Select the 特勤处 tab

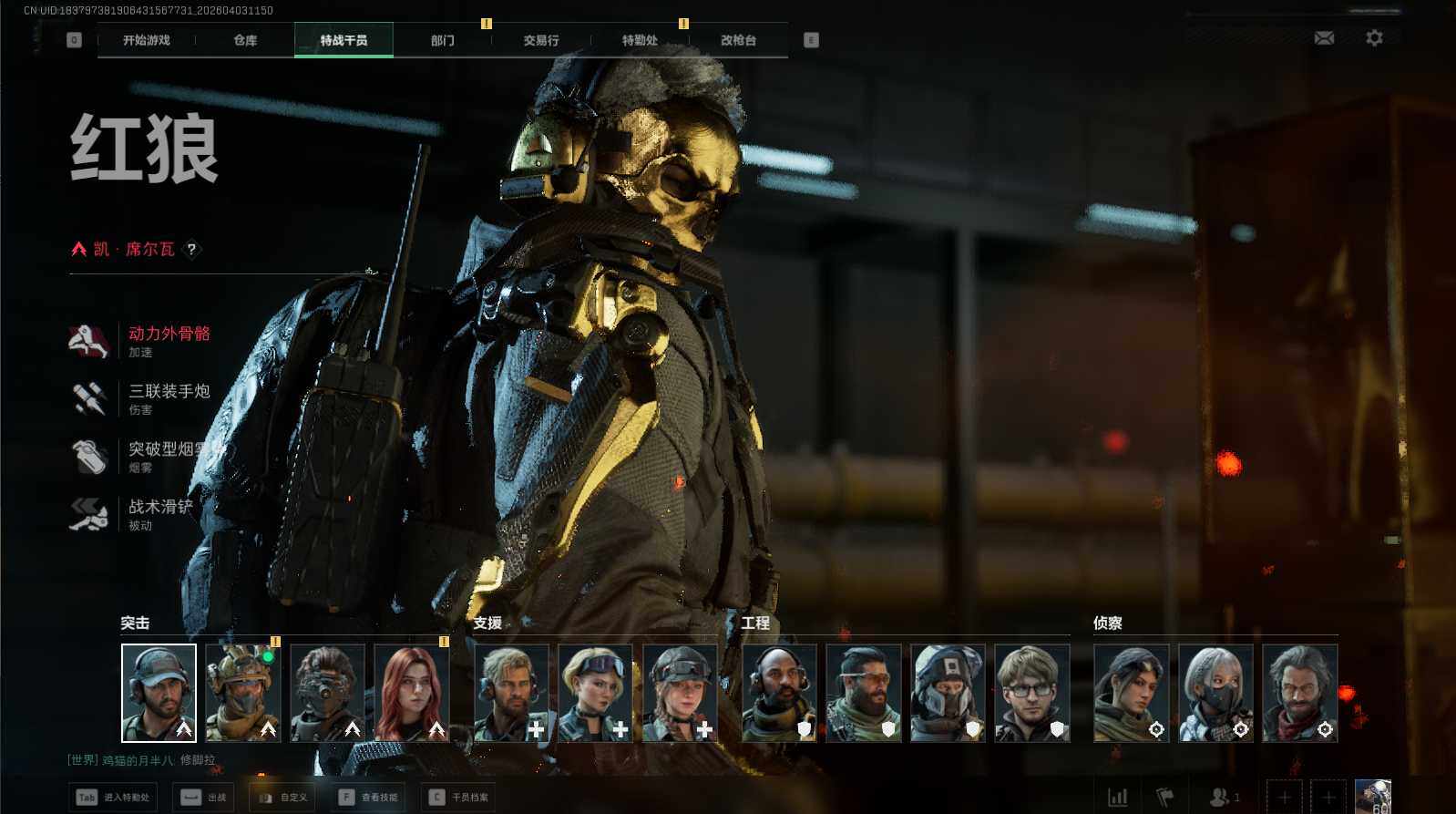coord(640,40)
